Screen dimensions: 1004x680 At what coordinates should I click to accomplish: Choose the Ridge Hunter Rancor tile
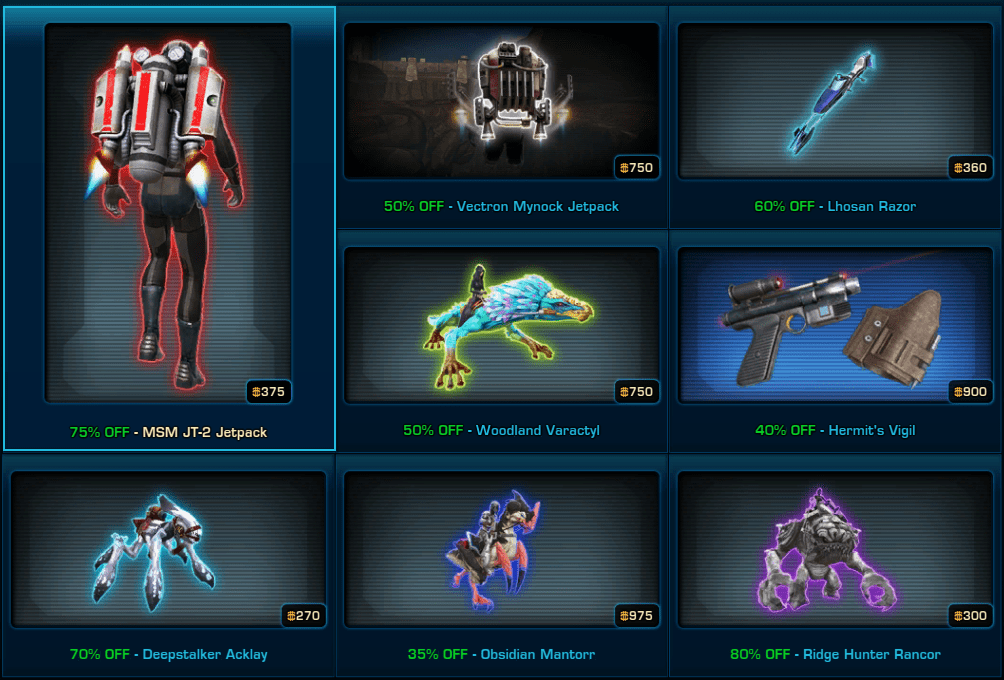click(x=835, y=549)
